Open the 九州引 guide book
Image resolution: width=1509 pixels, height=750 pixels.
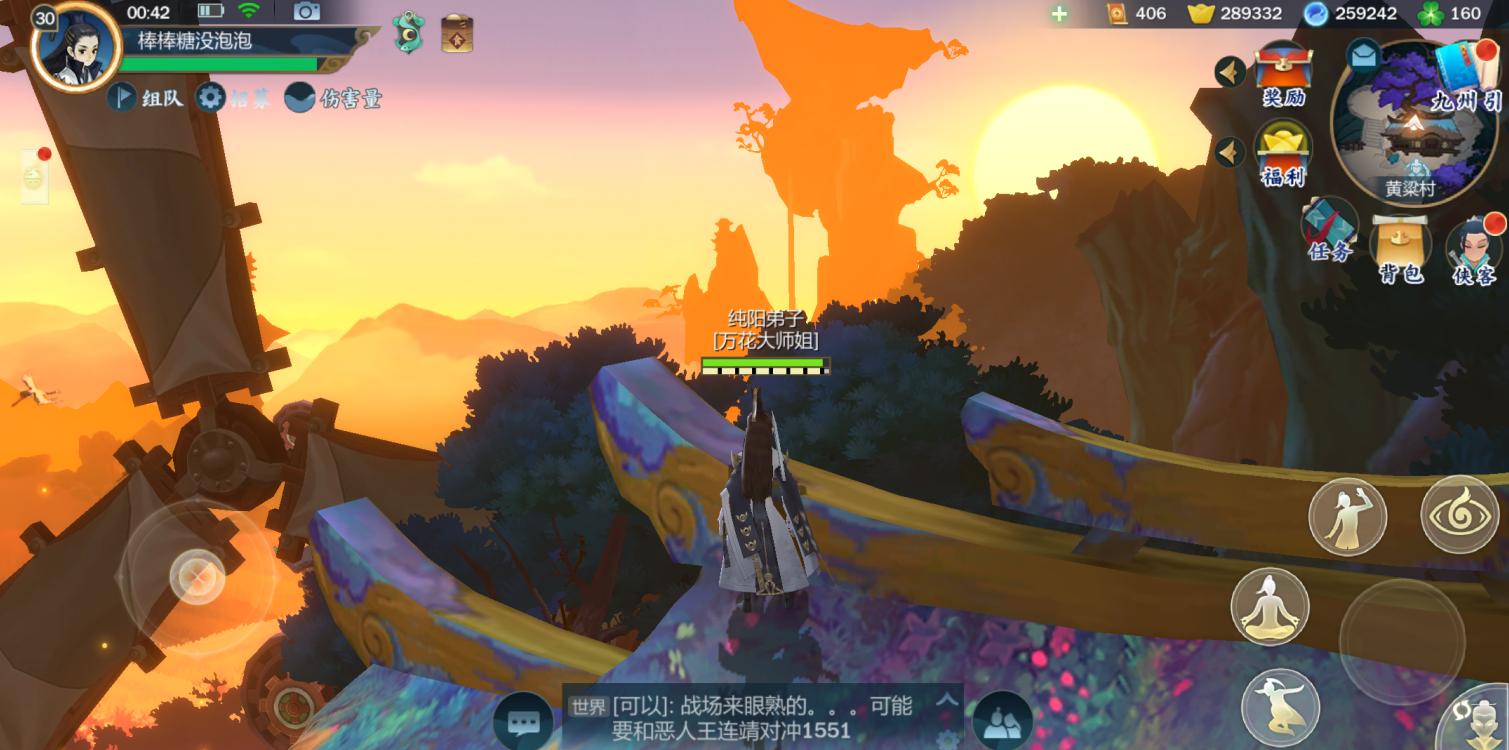tap(1466, 74)
